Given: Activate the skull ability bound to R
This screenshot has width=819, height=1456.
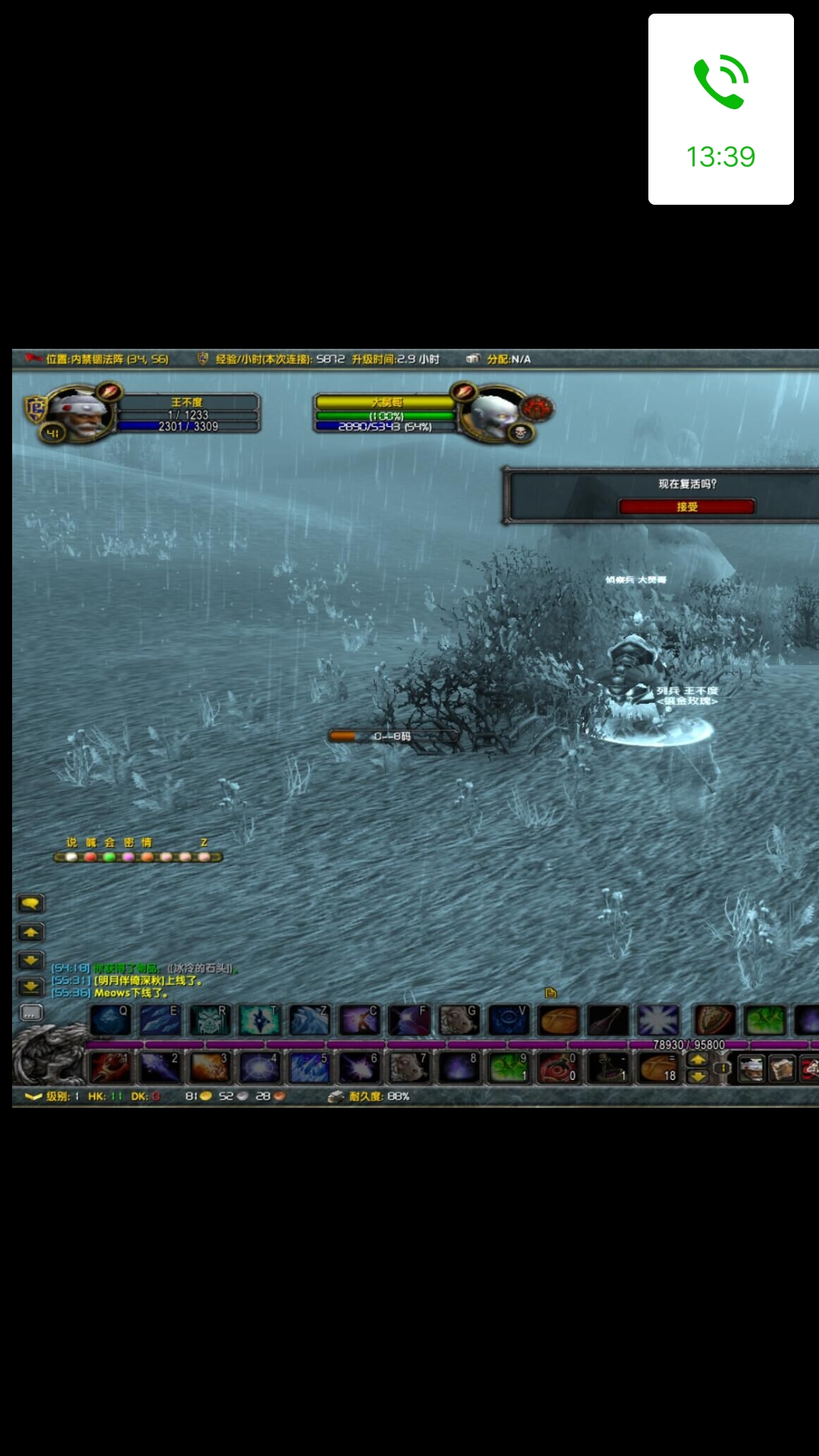Looking at the screenshot, I should click(x=209, y=1021).
